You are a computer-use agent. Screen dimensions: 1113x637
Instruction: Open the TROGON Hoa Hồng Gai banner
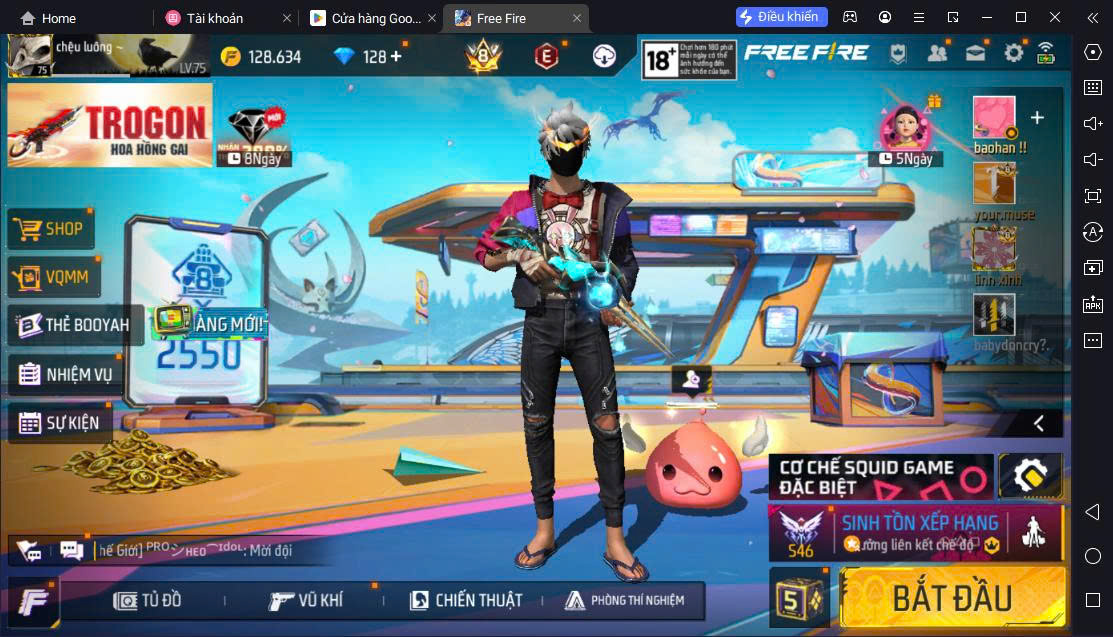tap(109, 124)
